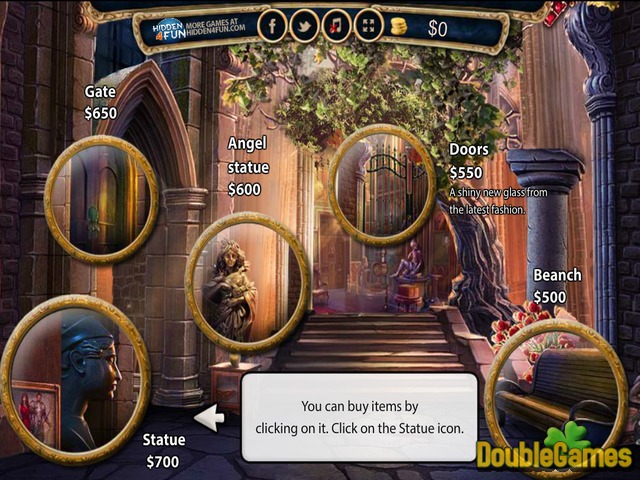Toggle the music note button
Viewport: 640px width, 480px height.
click(337, 25)
